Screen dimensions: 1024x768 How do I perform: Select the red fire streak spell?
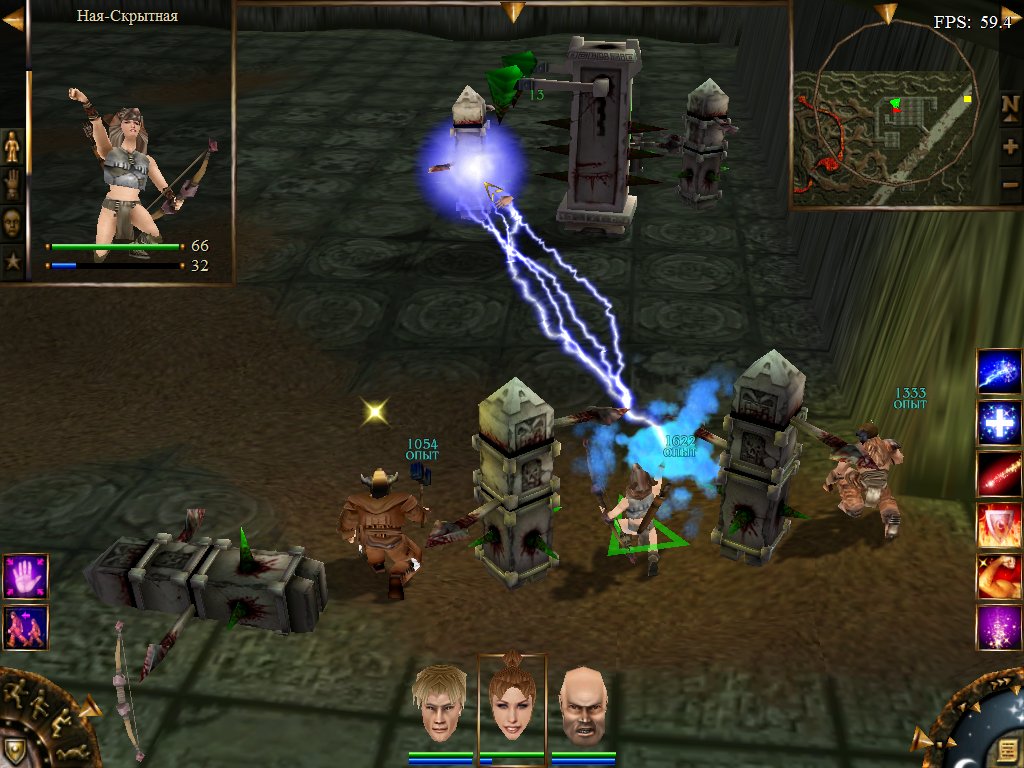(x=999, y=474)
